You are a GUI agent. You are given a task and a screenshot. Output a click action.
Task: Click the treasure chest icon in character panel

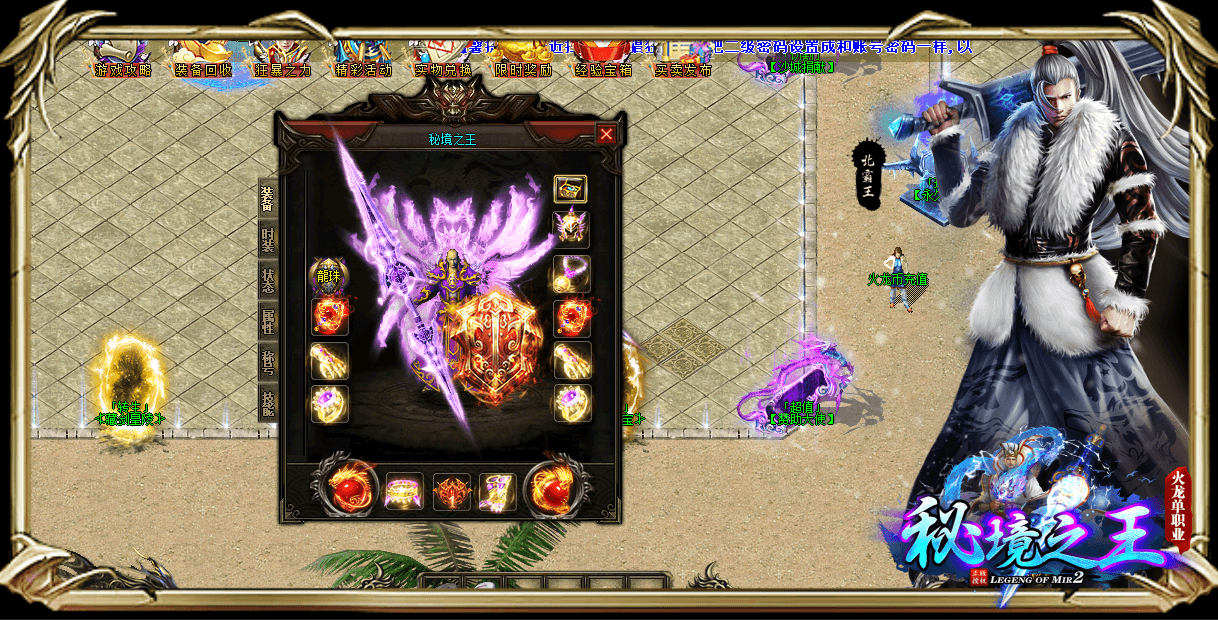pyautogui.click(x=571, y=189)
